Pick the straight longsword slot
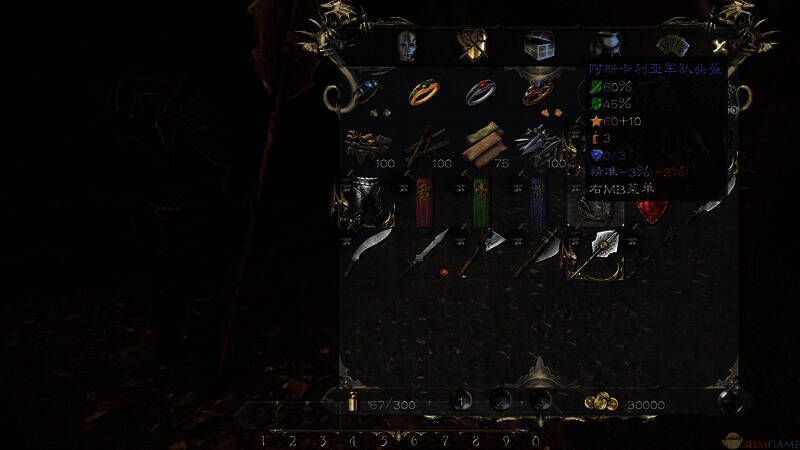The width and height of the screenshot is (800, 450). tap(427, 253)
